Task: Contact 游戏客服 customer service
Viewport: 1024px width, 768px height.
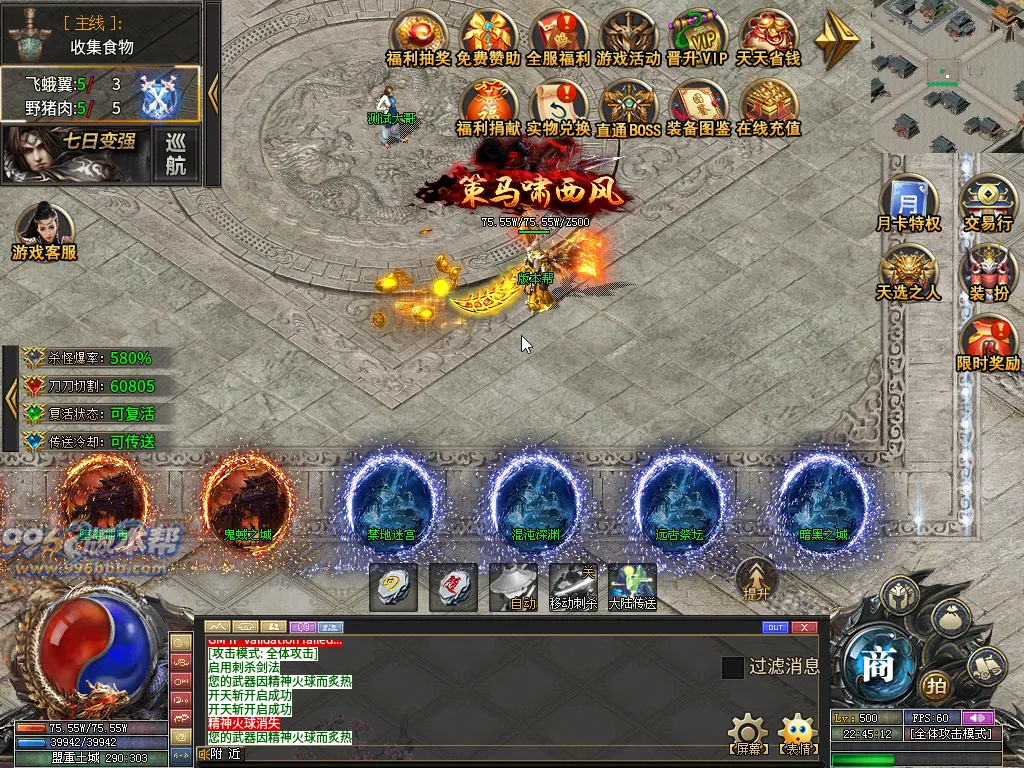Action: 43,229
